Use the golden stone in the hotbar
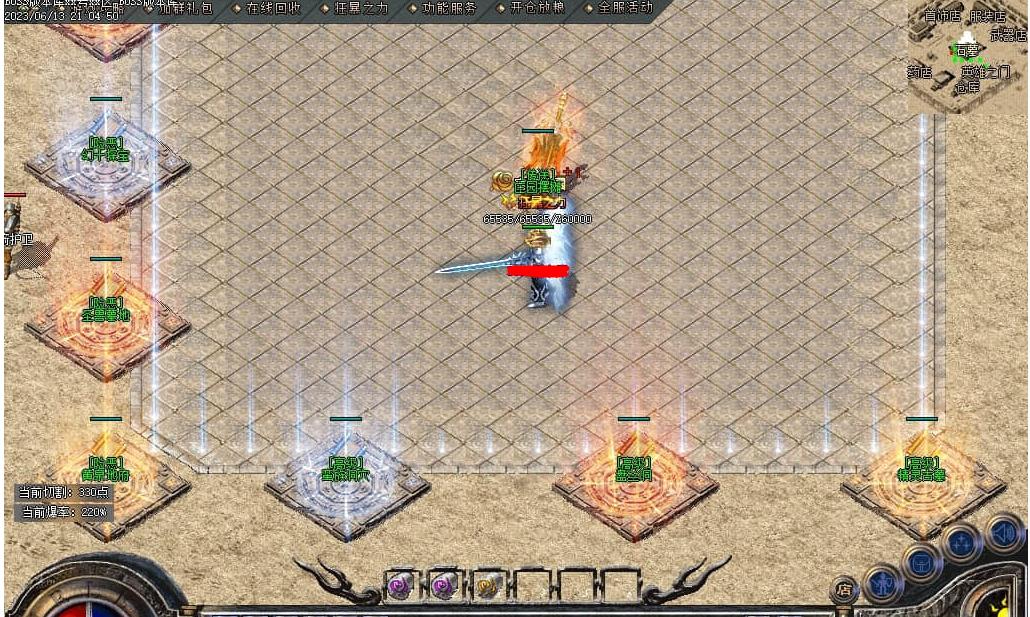Viewport: 1030px width, 617px height. coord(489,586)
